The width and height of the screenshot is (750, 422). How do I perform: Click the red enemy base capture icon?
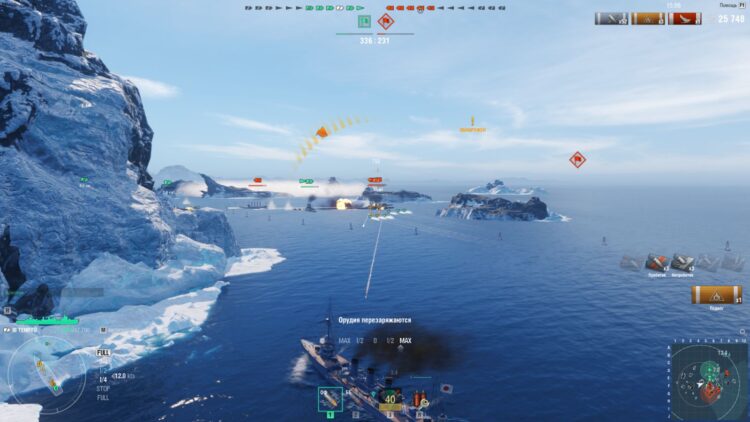(386, 21)
